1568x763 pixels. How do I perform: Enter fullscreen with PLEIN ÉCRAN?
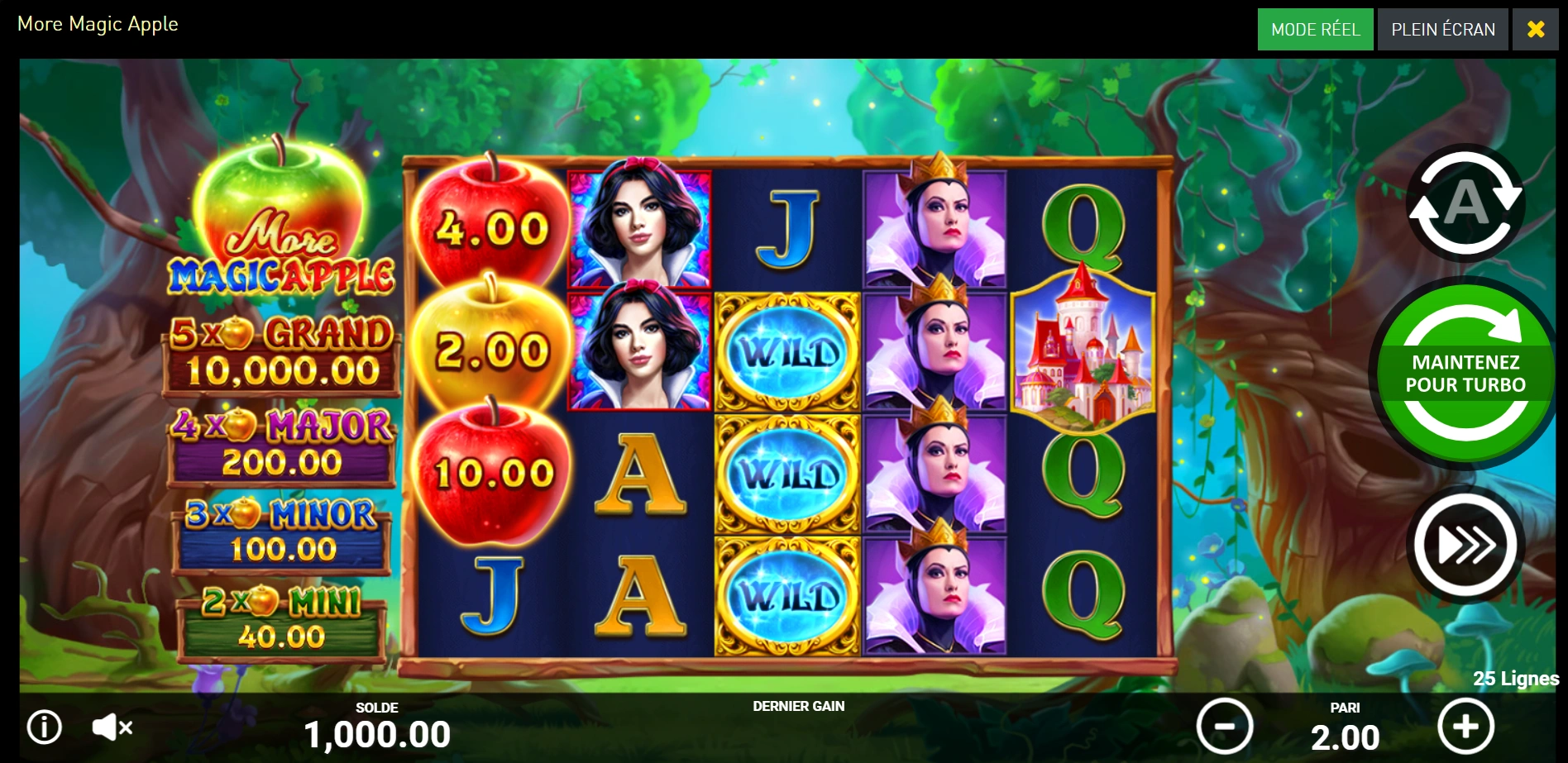pyautogui.click(x=1442, y=29)
